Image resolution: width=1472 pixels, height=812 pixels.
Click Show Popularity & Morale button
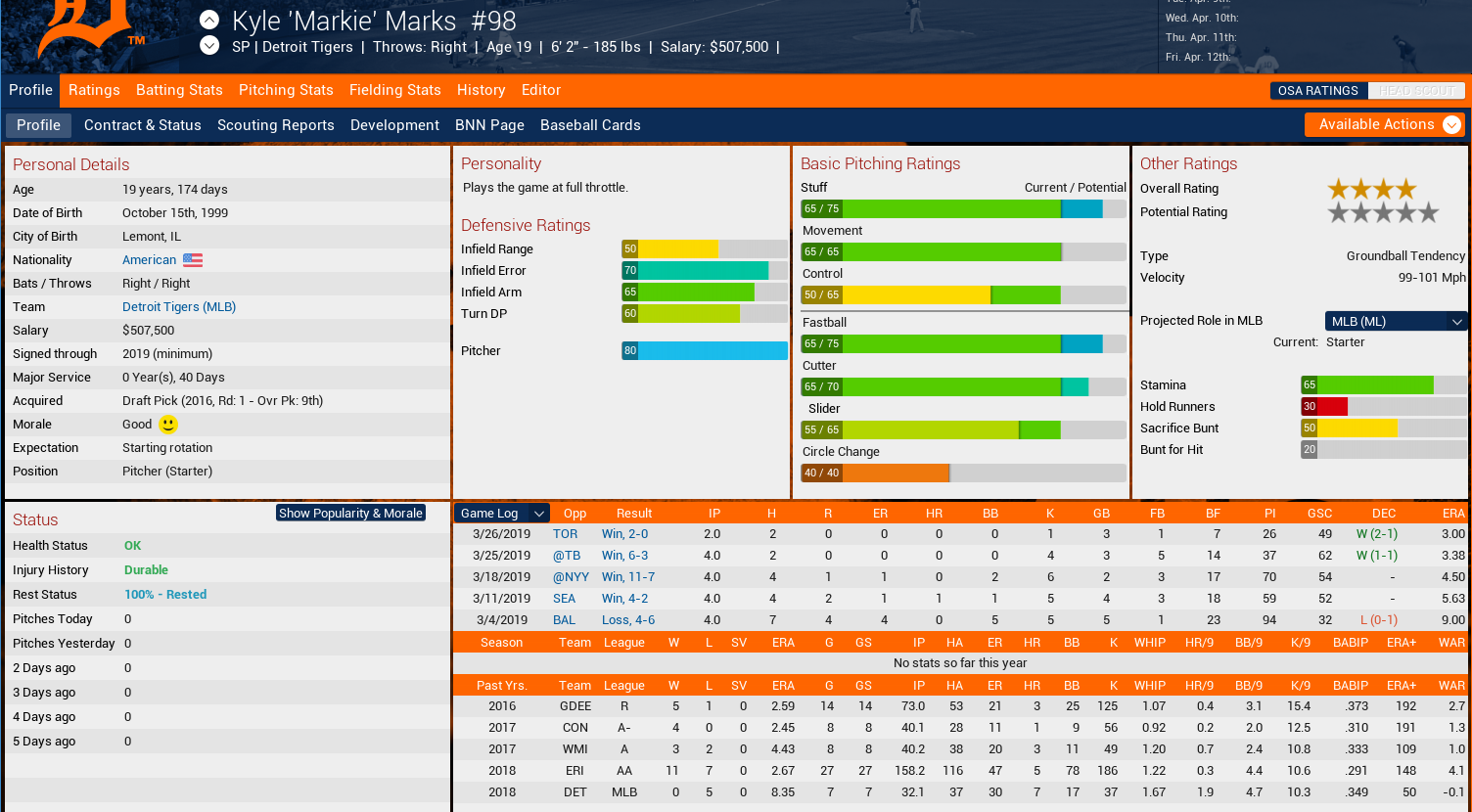click(x=350, y=513)
